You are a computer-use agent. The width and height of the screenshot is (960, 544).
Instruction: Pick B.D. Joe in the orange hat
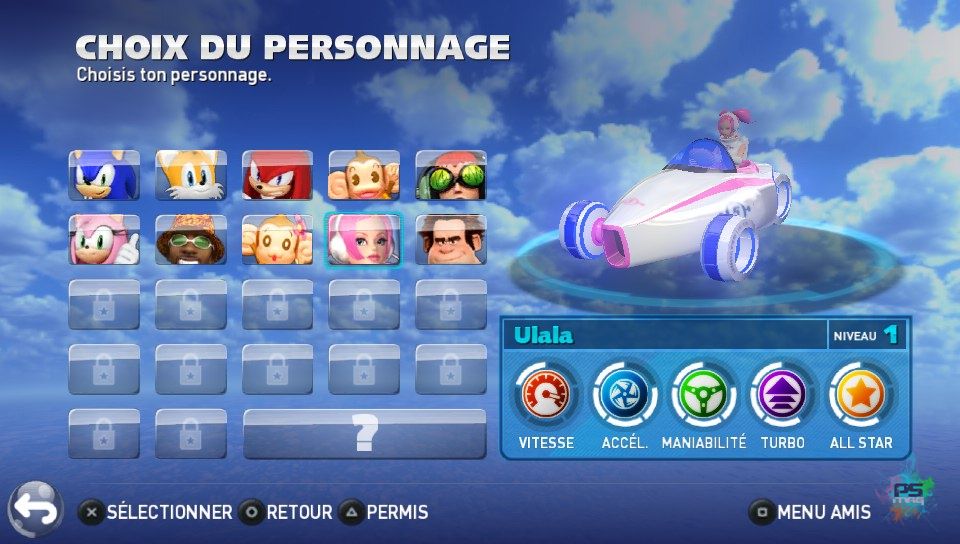(191, 240)
